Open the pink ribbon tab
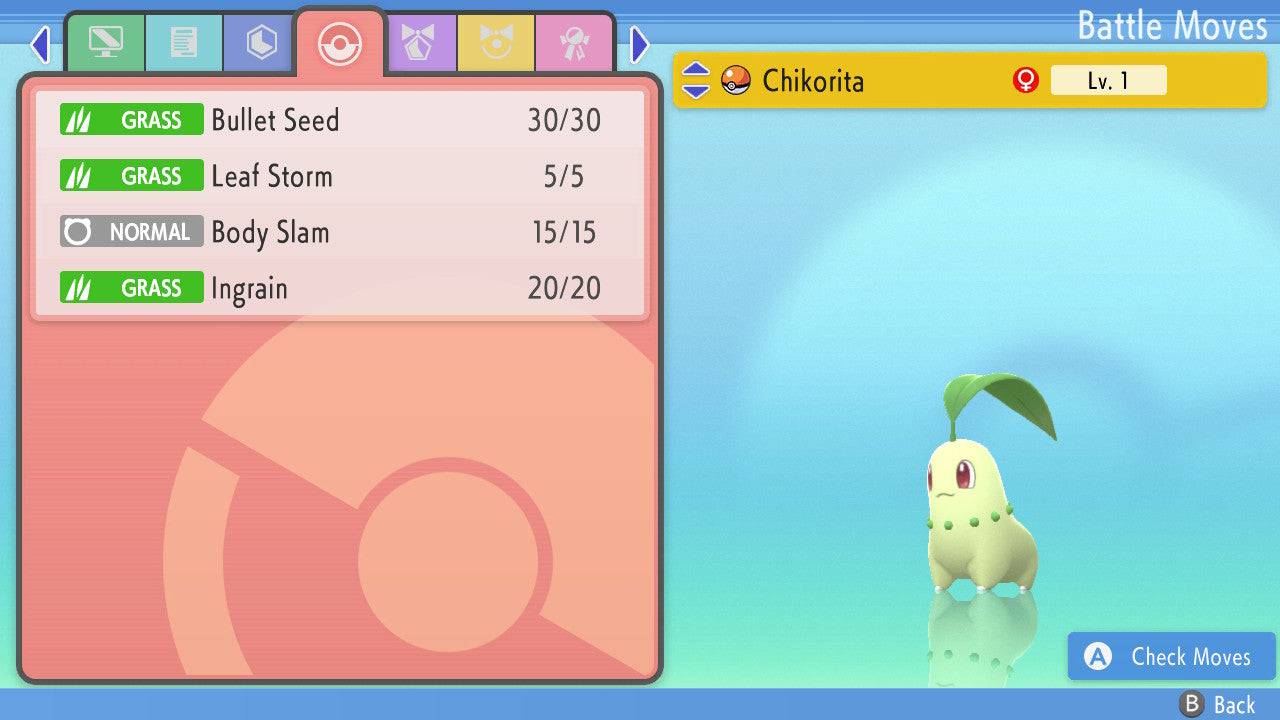This screenshot has width=1280, height=720. [x=573, y=43]
